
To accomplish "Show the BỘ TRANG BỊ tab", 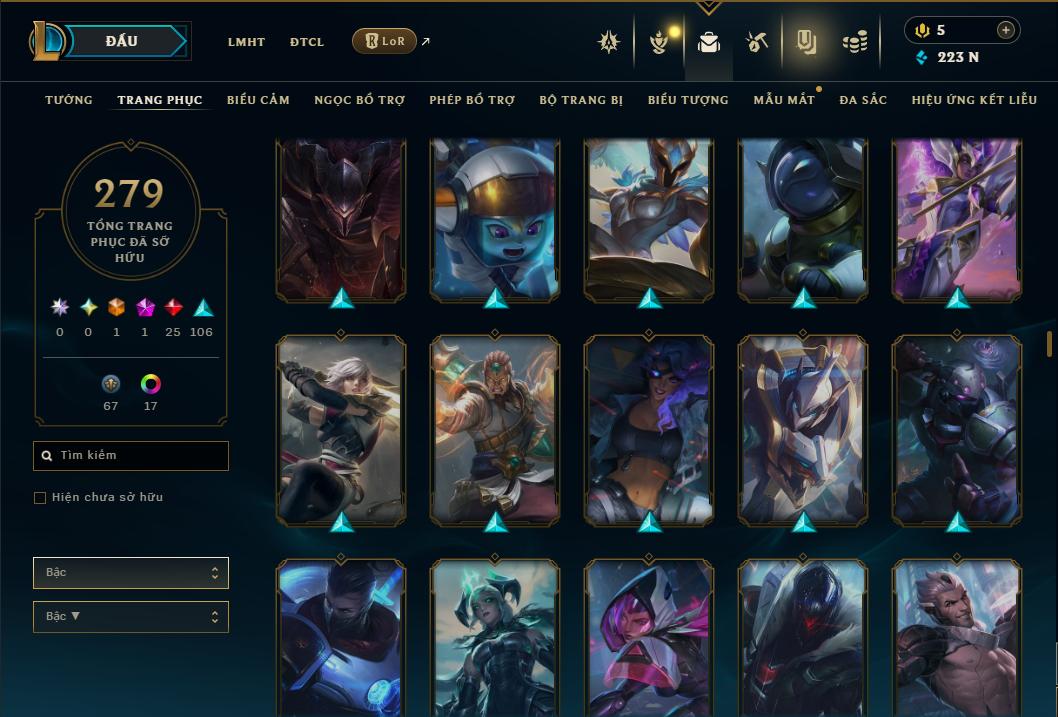I will [581, 100].
